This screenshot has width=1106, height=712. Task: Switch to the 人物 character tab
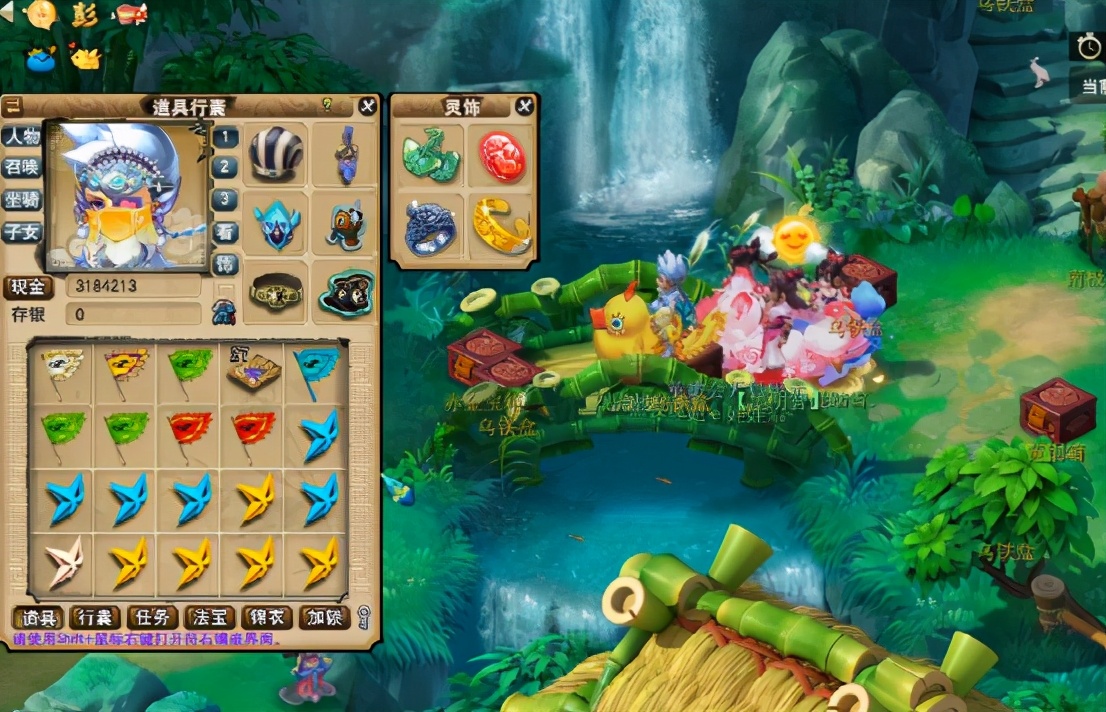21,136
